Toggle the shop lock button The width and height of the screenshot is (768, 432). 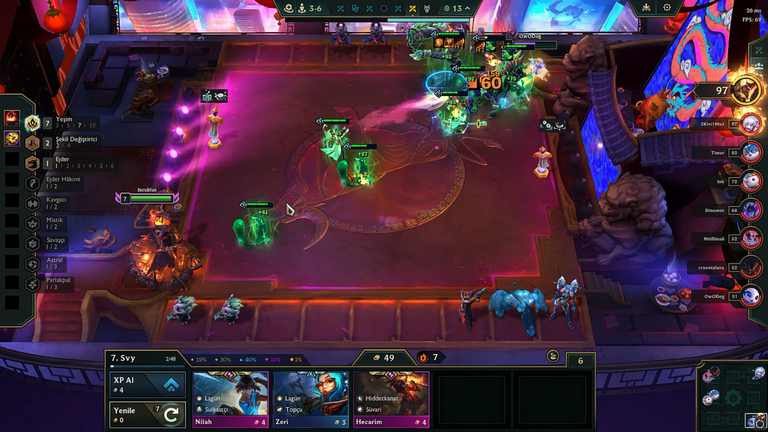553,356
